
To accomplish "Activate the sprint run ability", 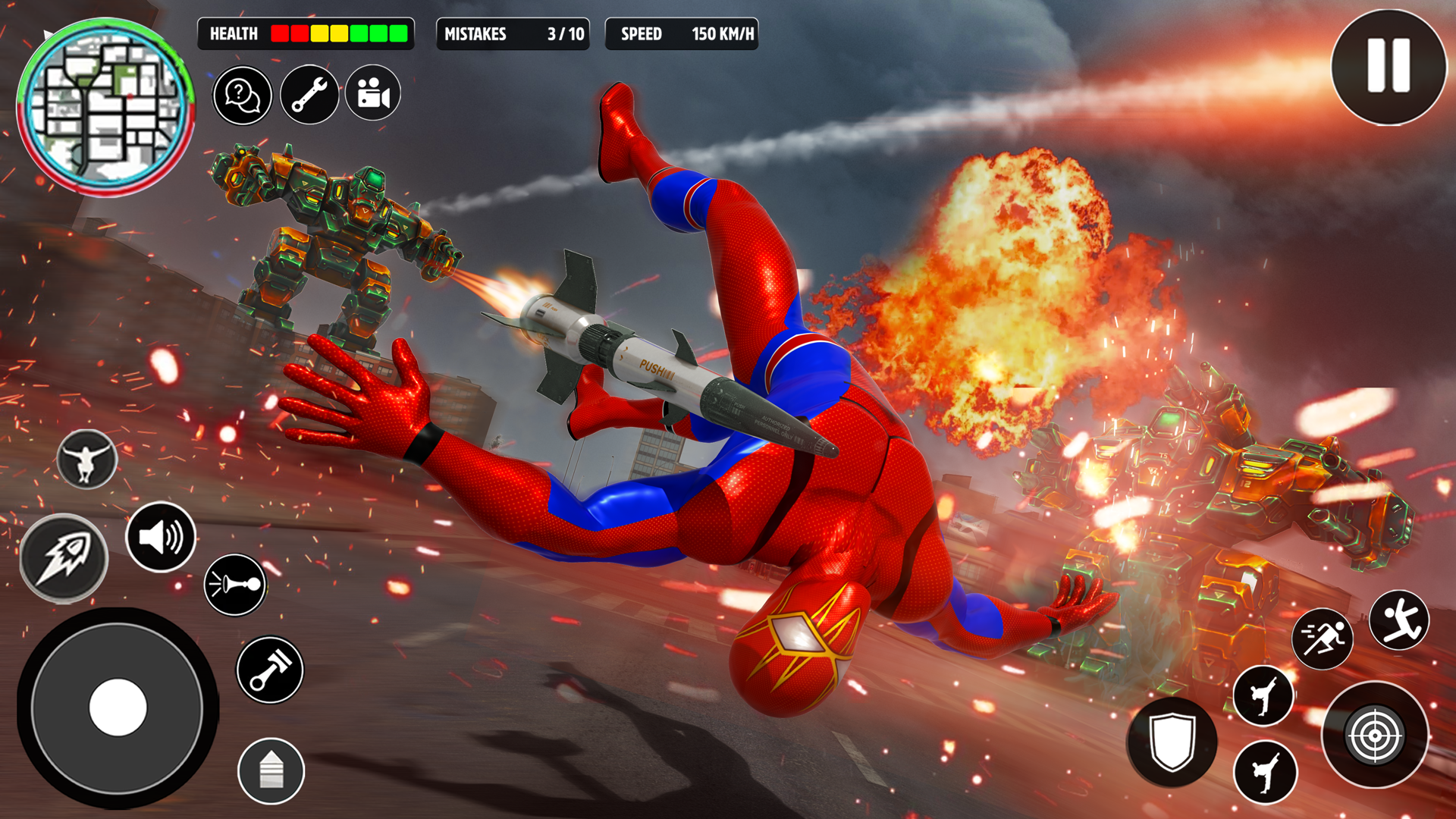I will [1321, 637].
